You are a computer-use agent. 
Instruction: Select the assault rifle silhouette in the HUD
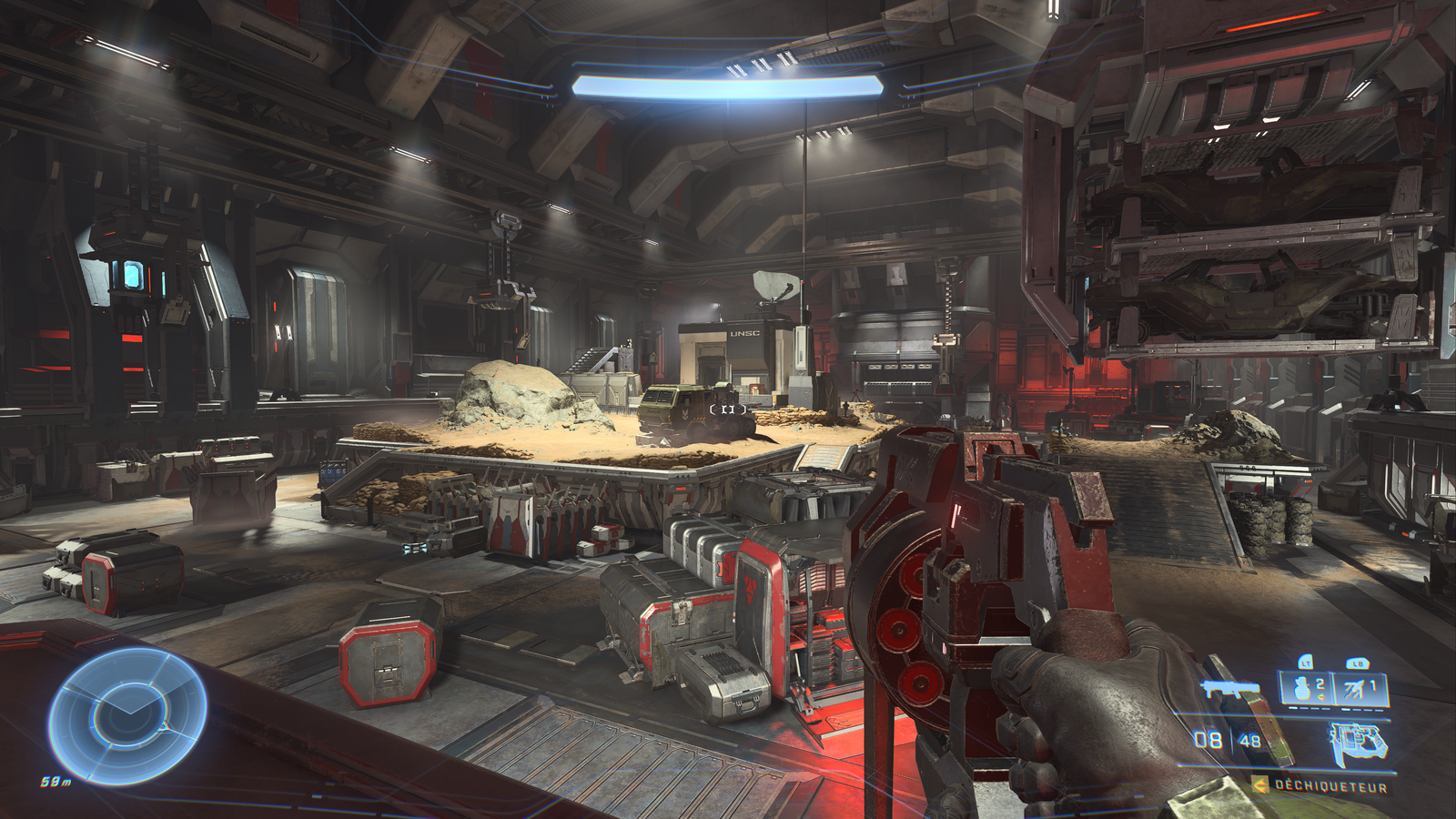[1232, 689]
